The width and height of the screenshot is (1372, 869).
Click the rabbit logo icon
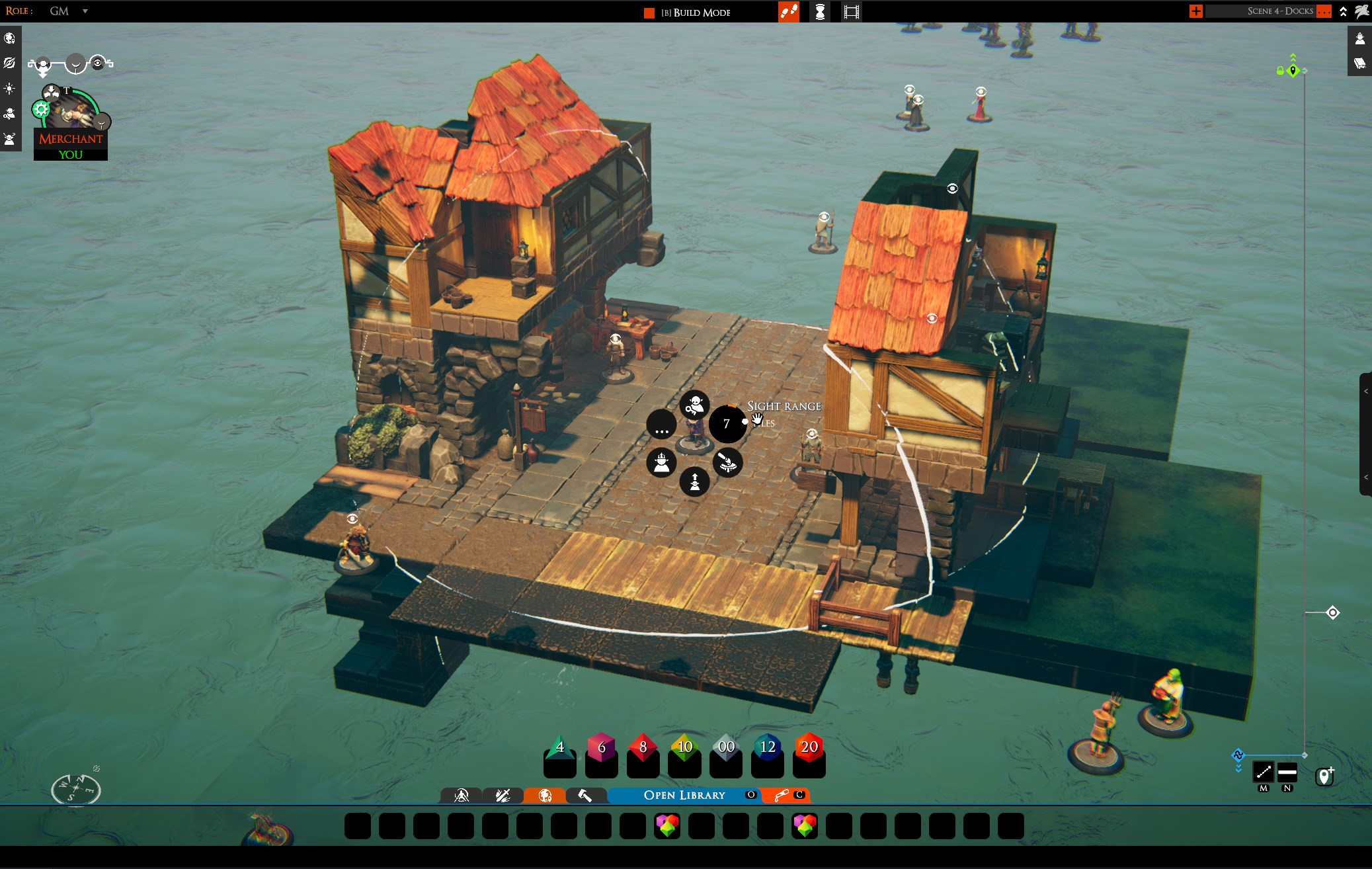click(1361, 11)
